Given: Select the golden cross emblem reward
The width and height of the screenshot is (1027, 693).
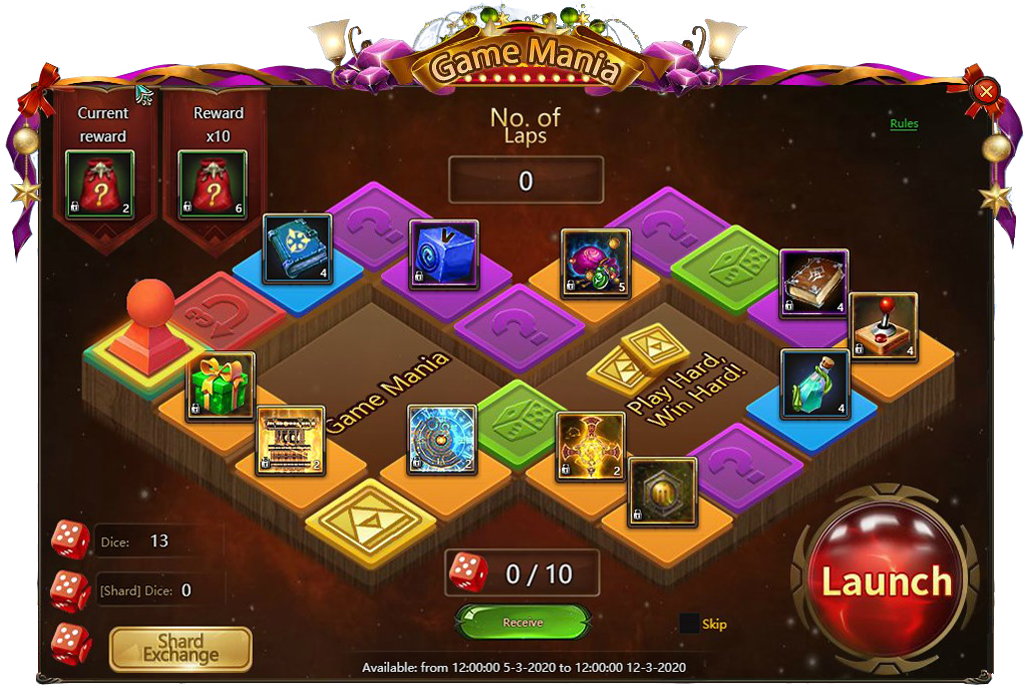Looking at the screenshot, I should click(x=591, y=446).
